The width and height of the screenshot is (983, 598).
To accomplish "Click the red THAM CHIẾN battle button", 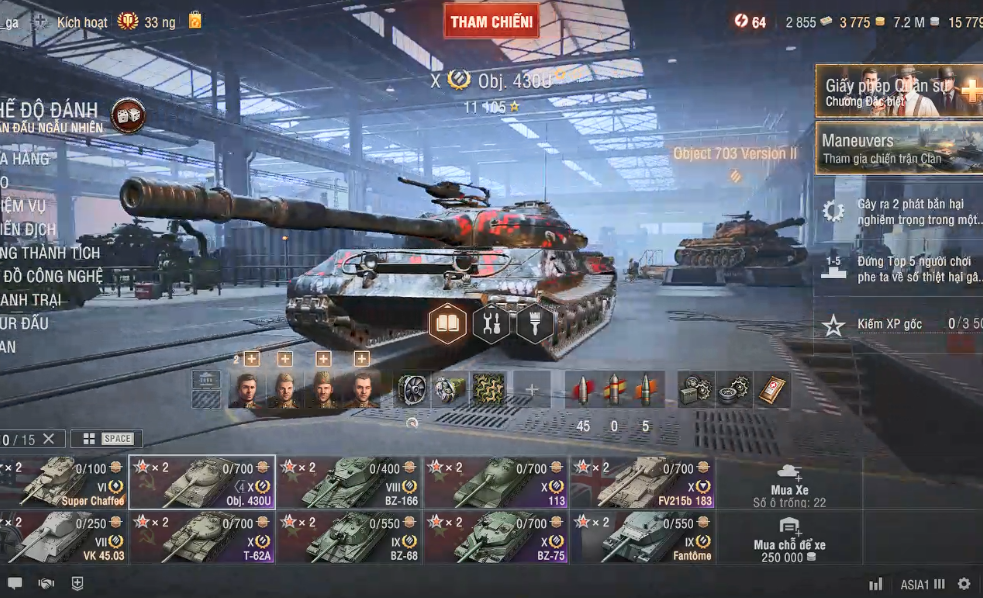I will (x=491, y=21).
